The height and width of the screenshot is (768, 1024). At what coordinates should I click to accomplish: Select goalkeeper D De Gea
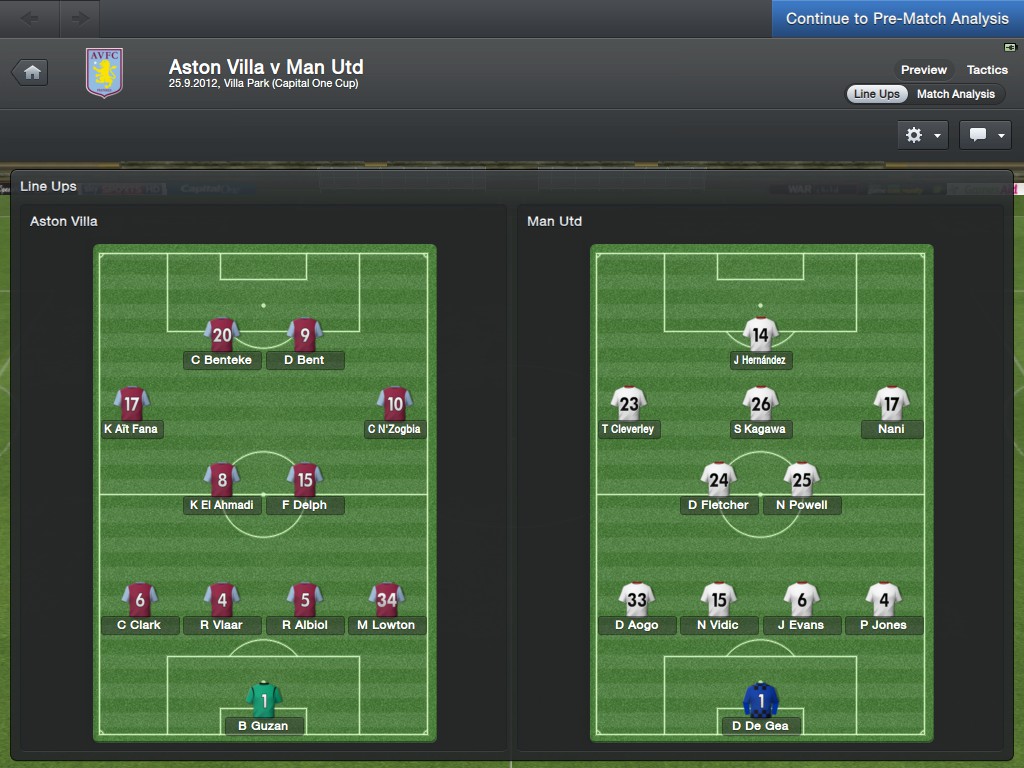(x=760, y=709)
